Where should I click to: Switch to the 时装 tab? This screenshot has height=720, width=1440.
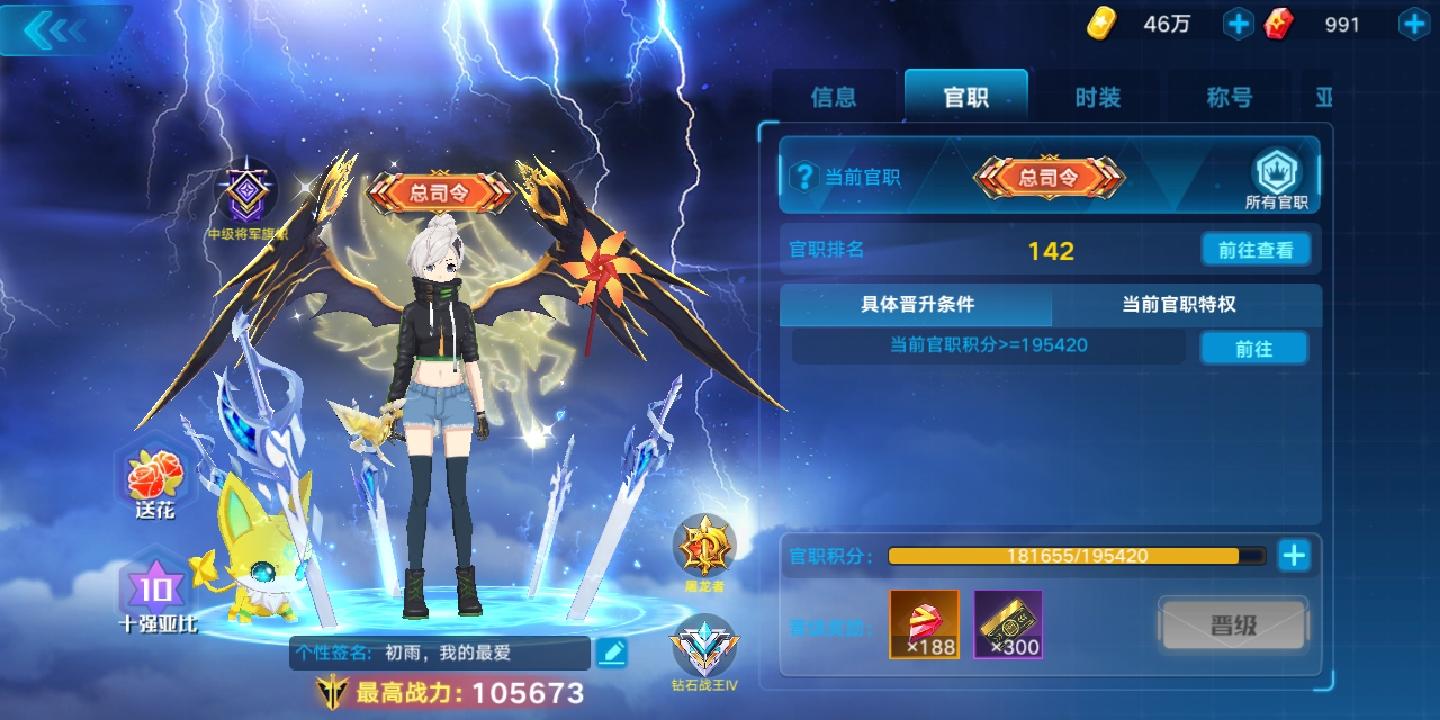pos(1097,97)
